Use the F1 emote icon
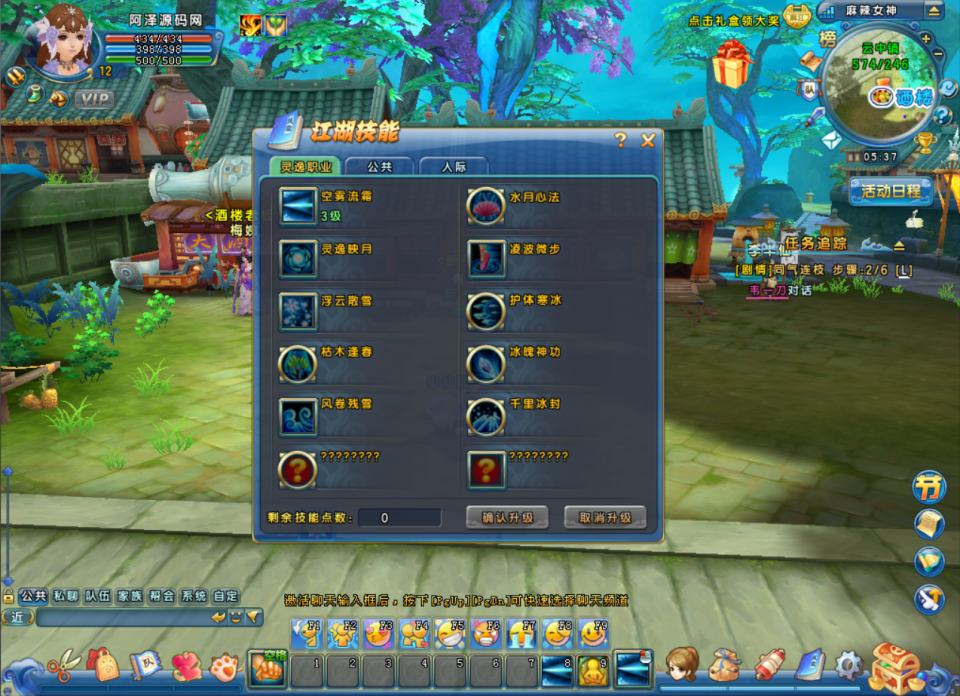The width and height of the screenshot is (960, 696). (x=306, y=633)
